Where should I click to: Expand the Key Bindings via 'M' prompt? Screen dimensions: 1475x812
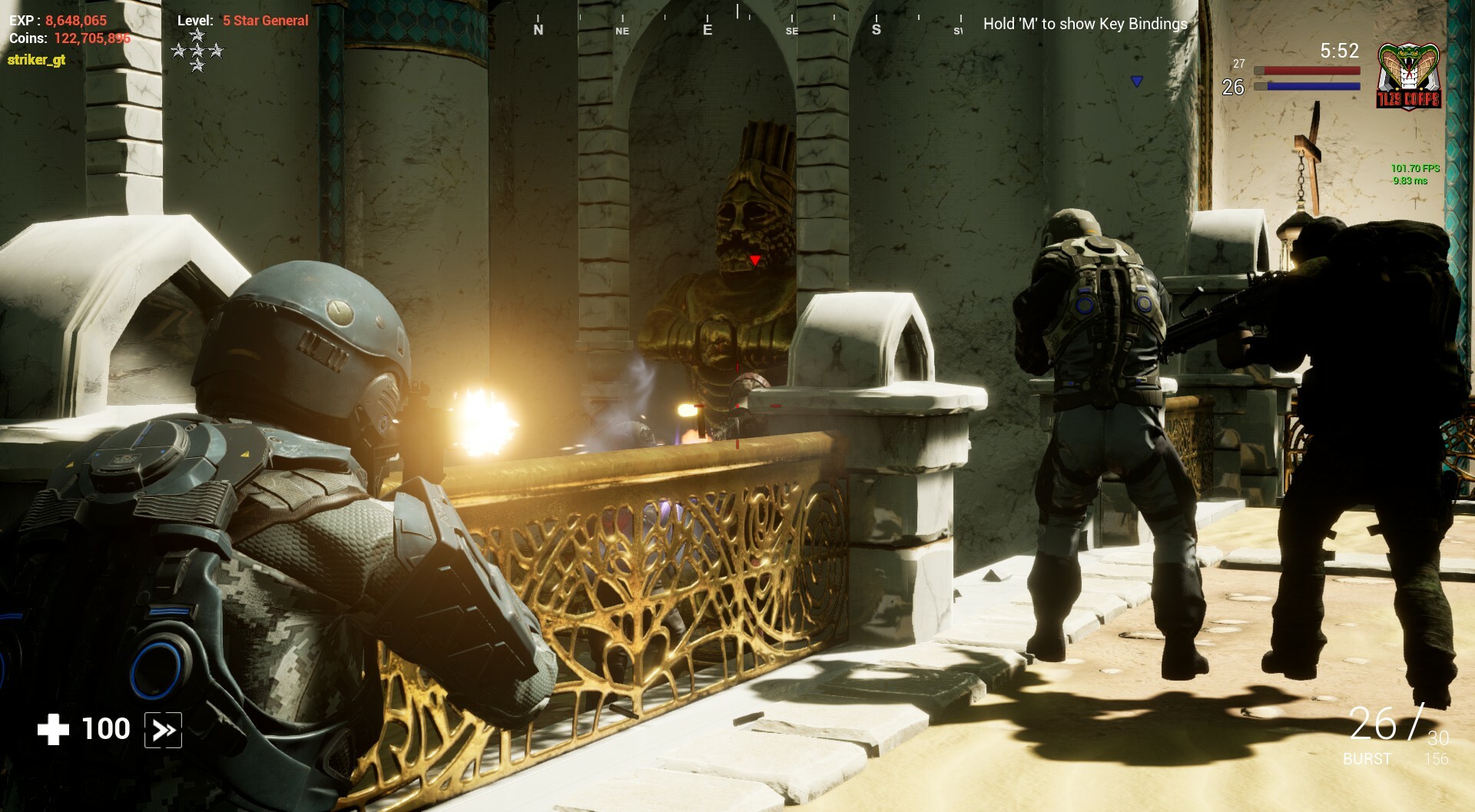tap(1083, 25)
